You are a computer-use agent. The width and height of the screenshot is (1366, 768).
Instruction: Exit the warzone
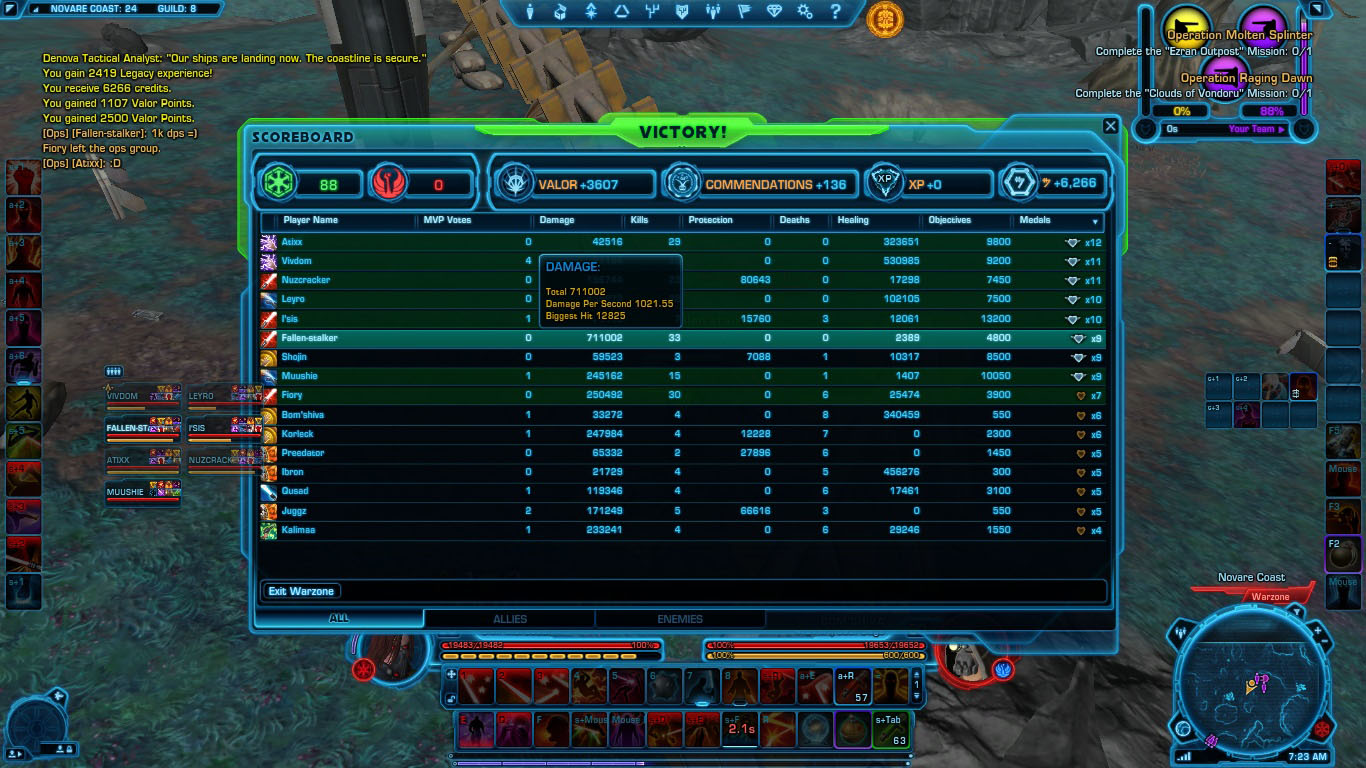(300, 591)
